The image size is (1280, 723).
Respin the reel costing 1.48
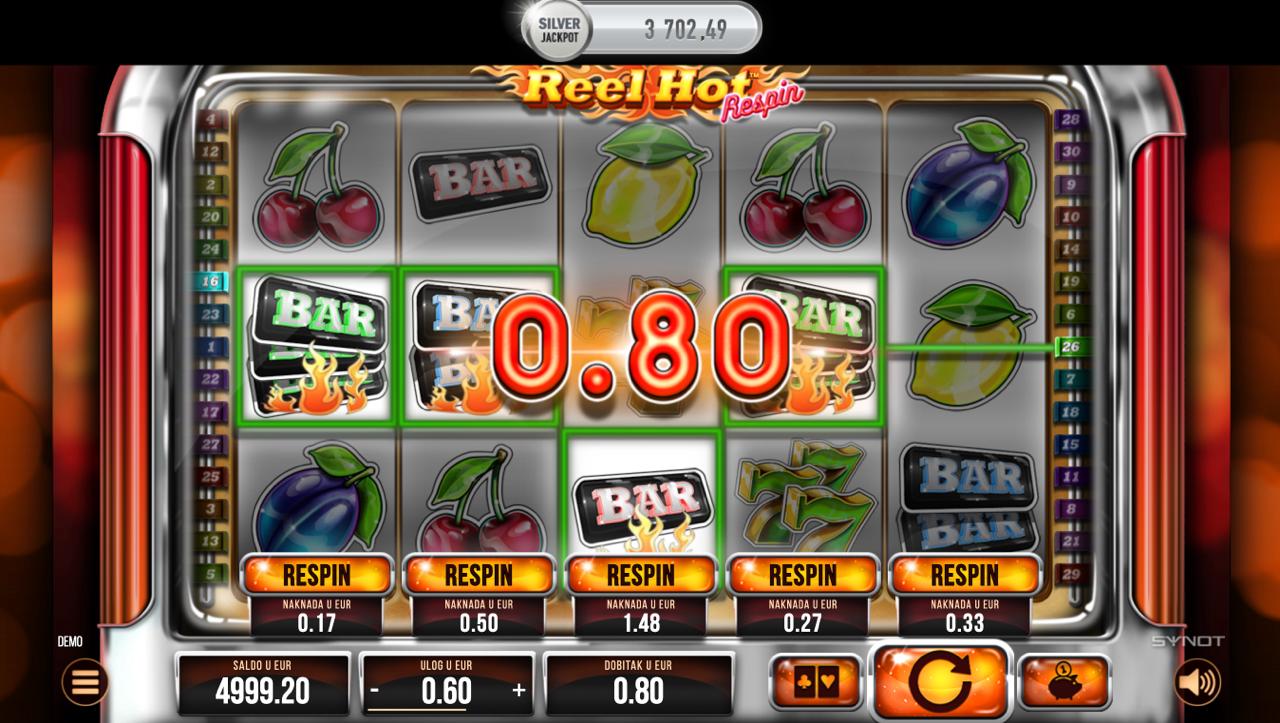click(640, 575)
